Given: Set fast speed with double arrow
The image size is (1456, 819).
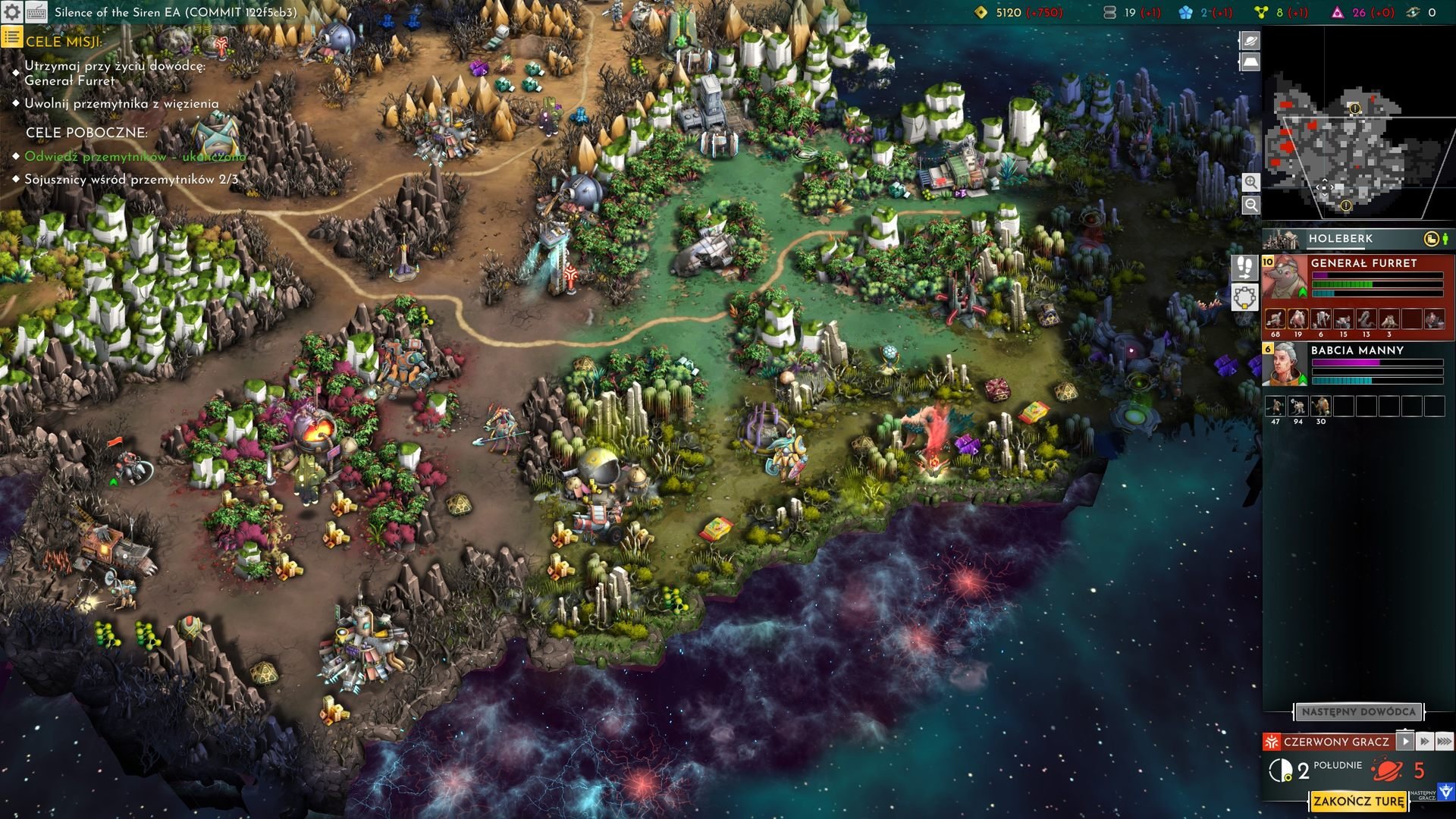Looking at the screenshot, I should (1425, 741).
